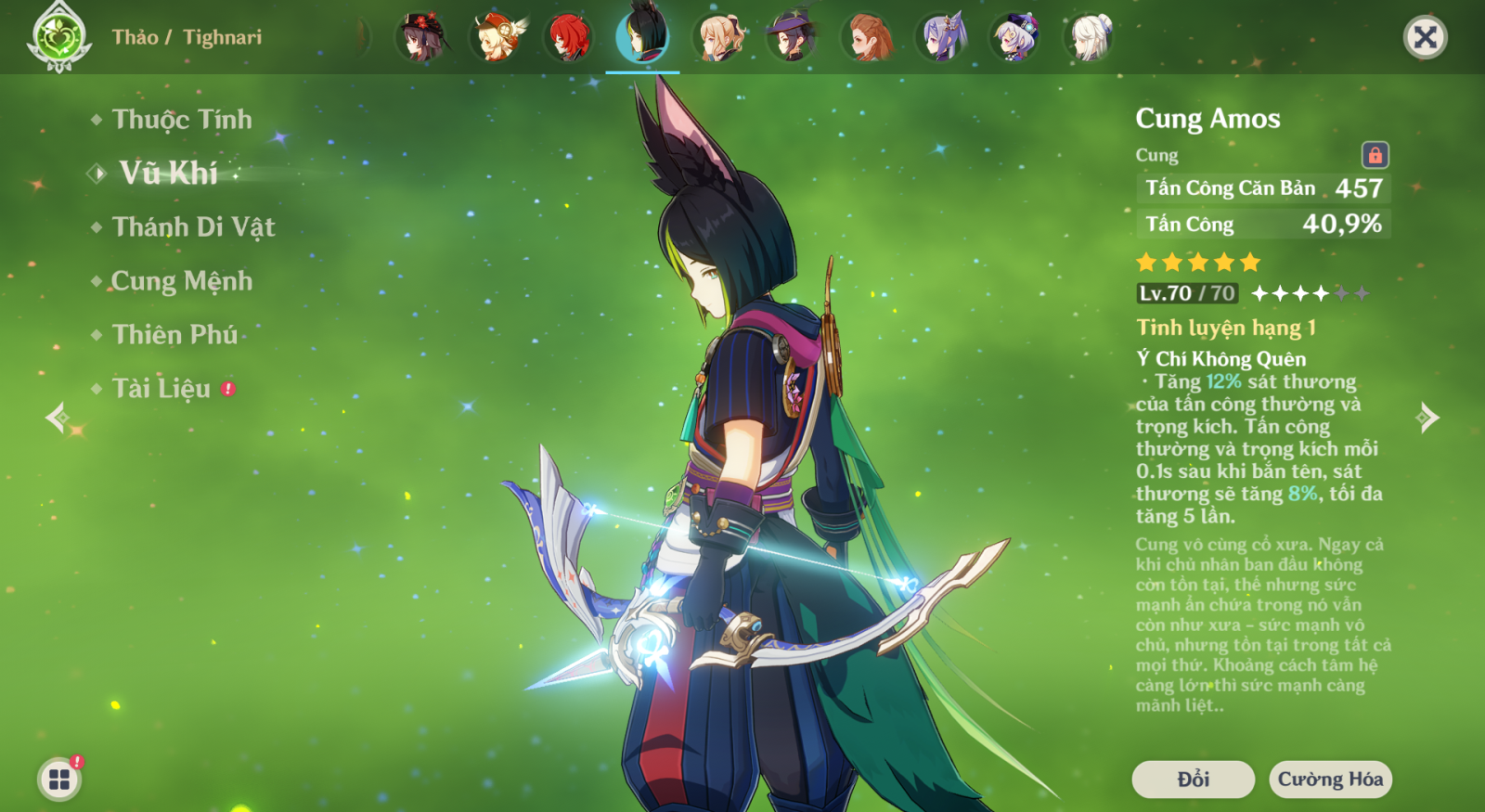The image size is (1485, 812).
Task: Show the Thiên Phú talents section
Action: (x=174, y=335)
